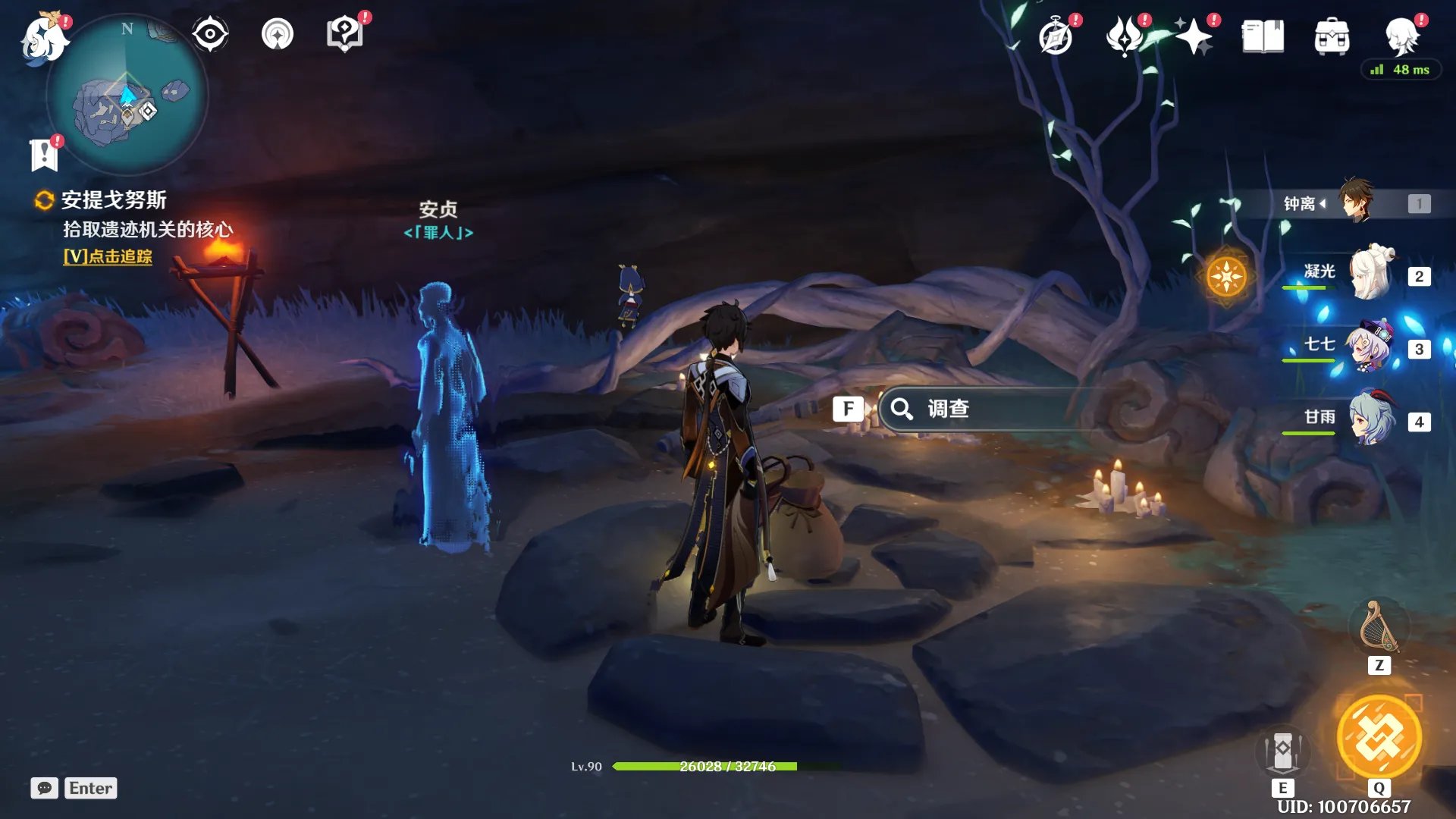This screenshot has width=1456, height=819.
Task: Open the events flame icon
Action: tap(1125, 37)
